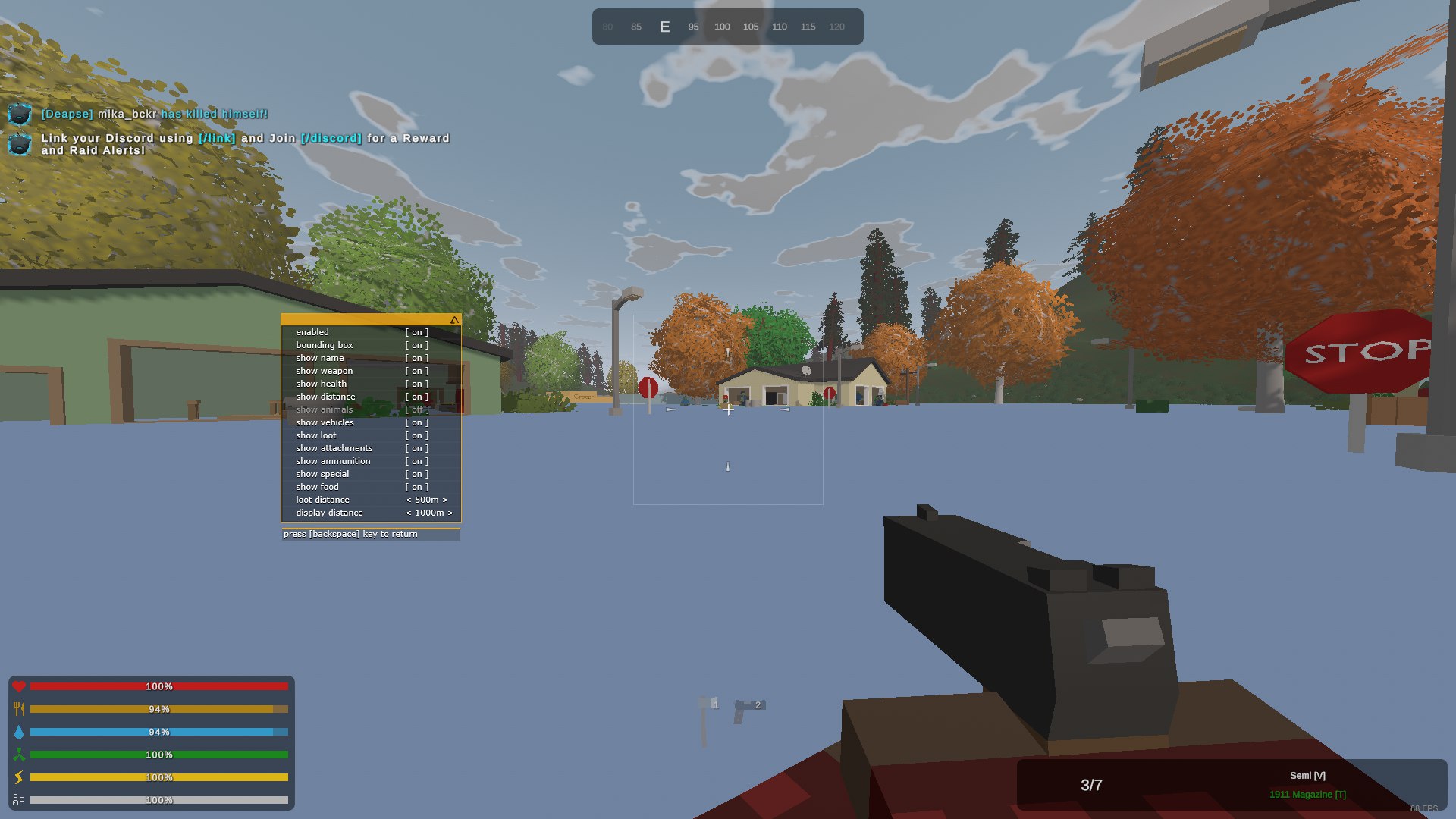Disable the bounding box option
Image resolution: width=1456 pixels, height=819 pixels.
(416, 344)
